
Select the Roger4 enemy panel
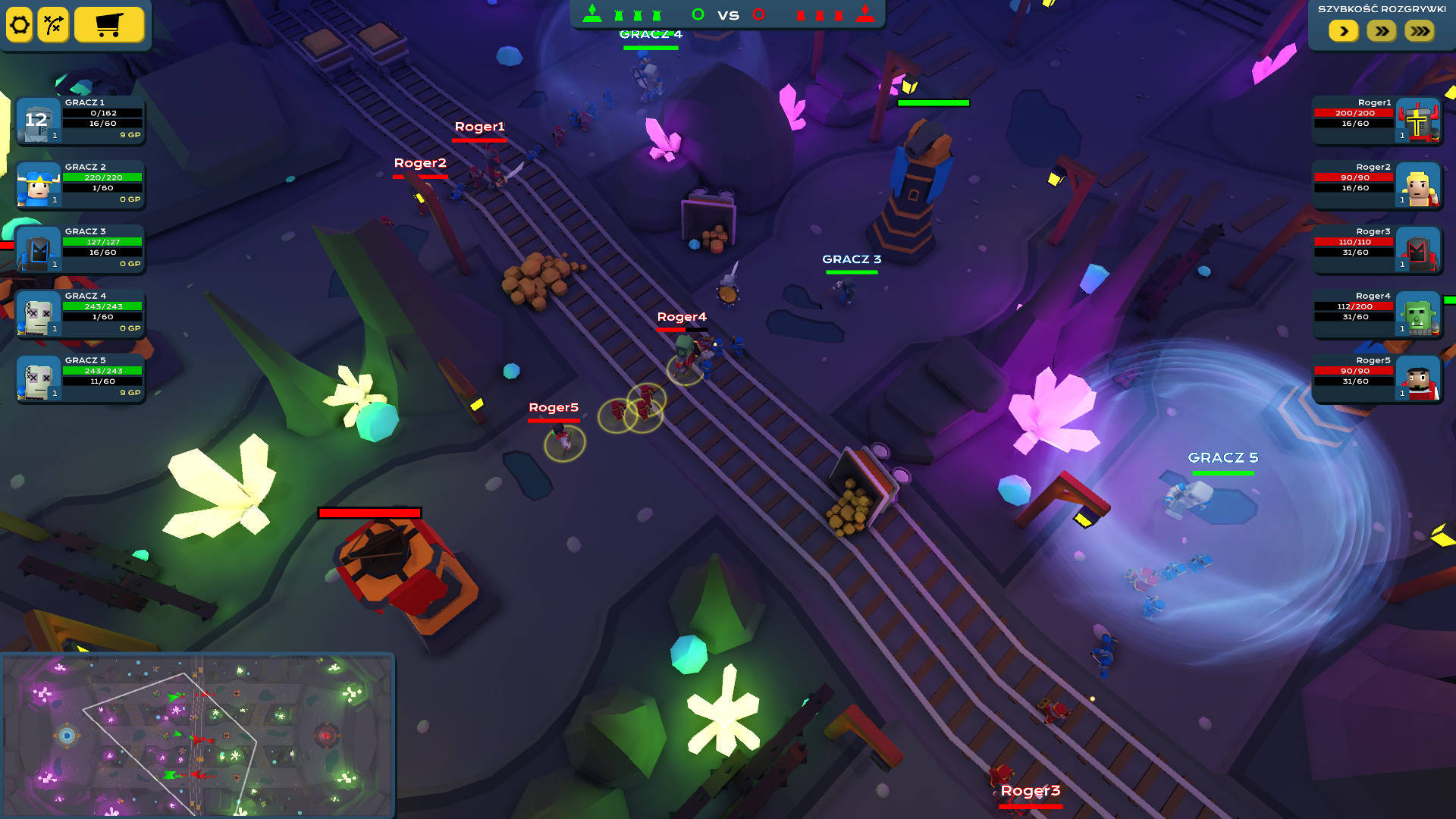click(x=1376, y=313)
